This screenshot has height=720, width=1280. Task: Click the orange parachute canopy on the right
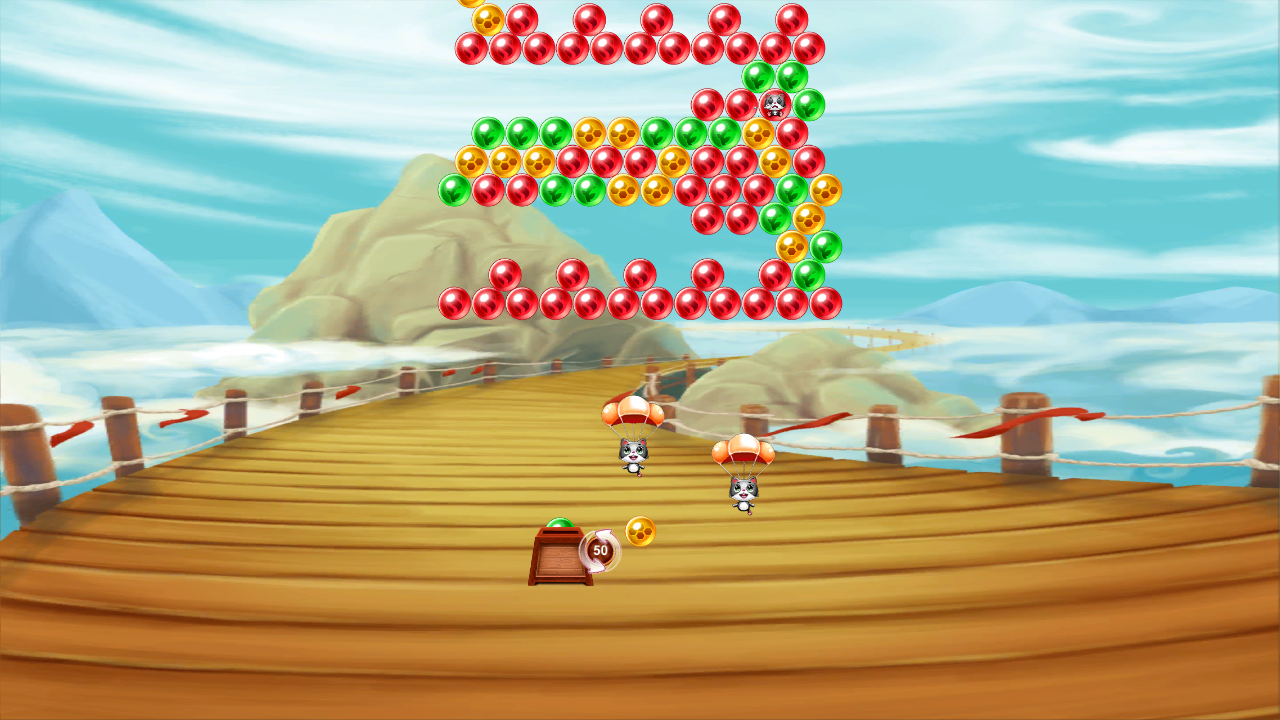pyautogui.click(x=743, y=448)
